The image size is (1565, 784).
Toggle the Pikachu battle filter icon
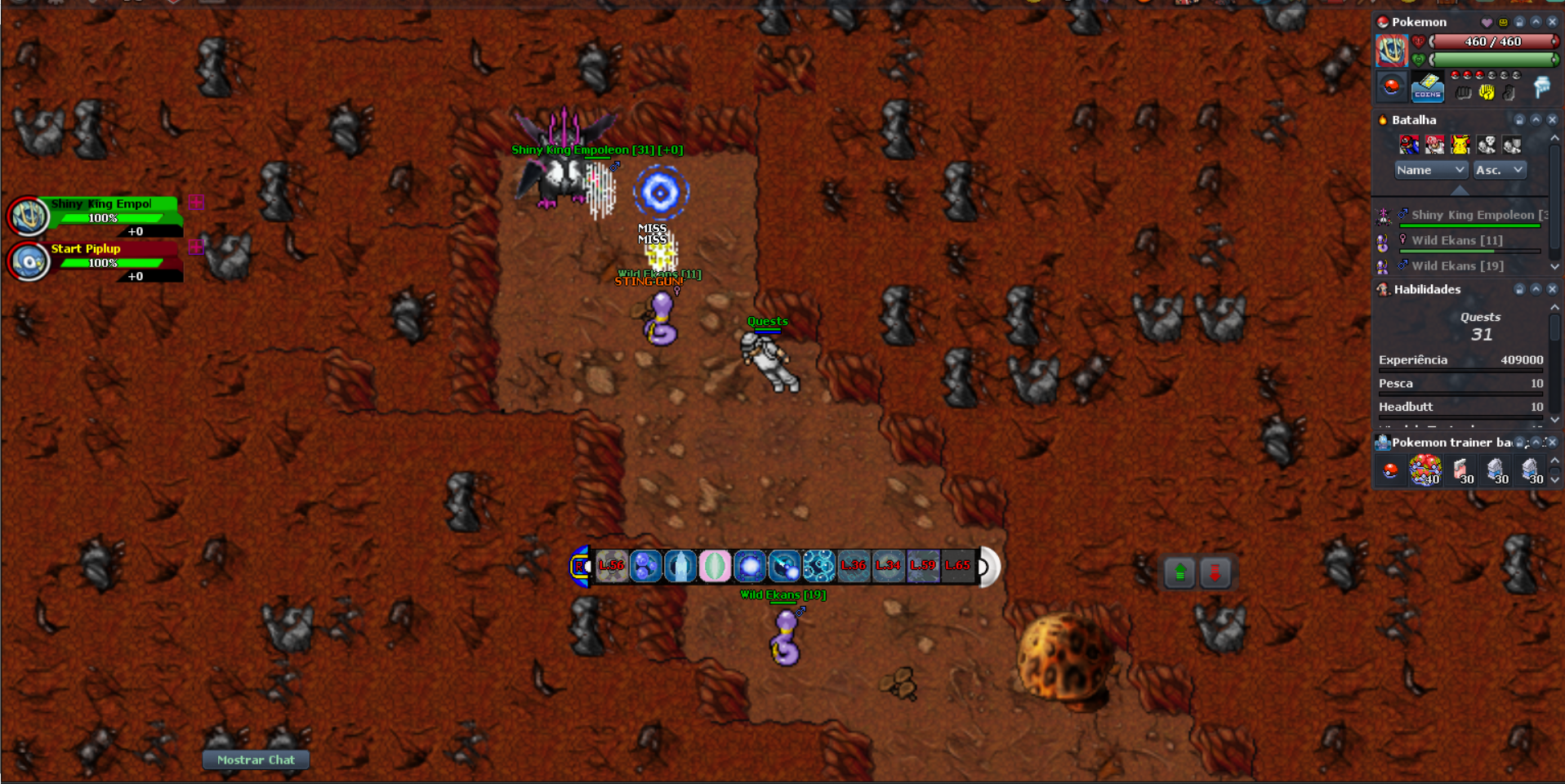[x=1460, y=145]
